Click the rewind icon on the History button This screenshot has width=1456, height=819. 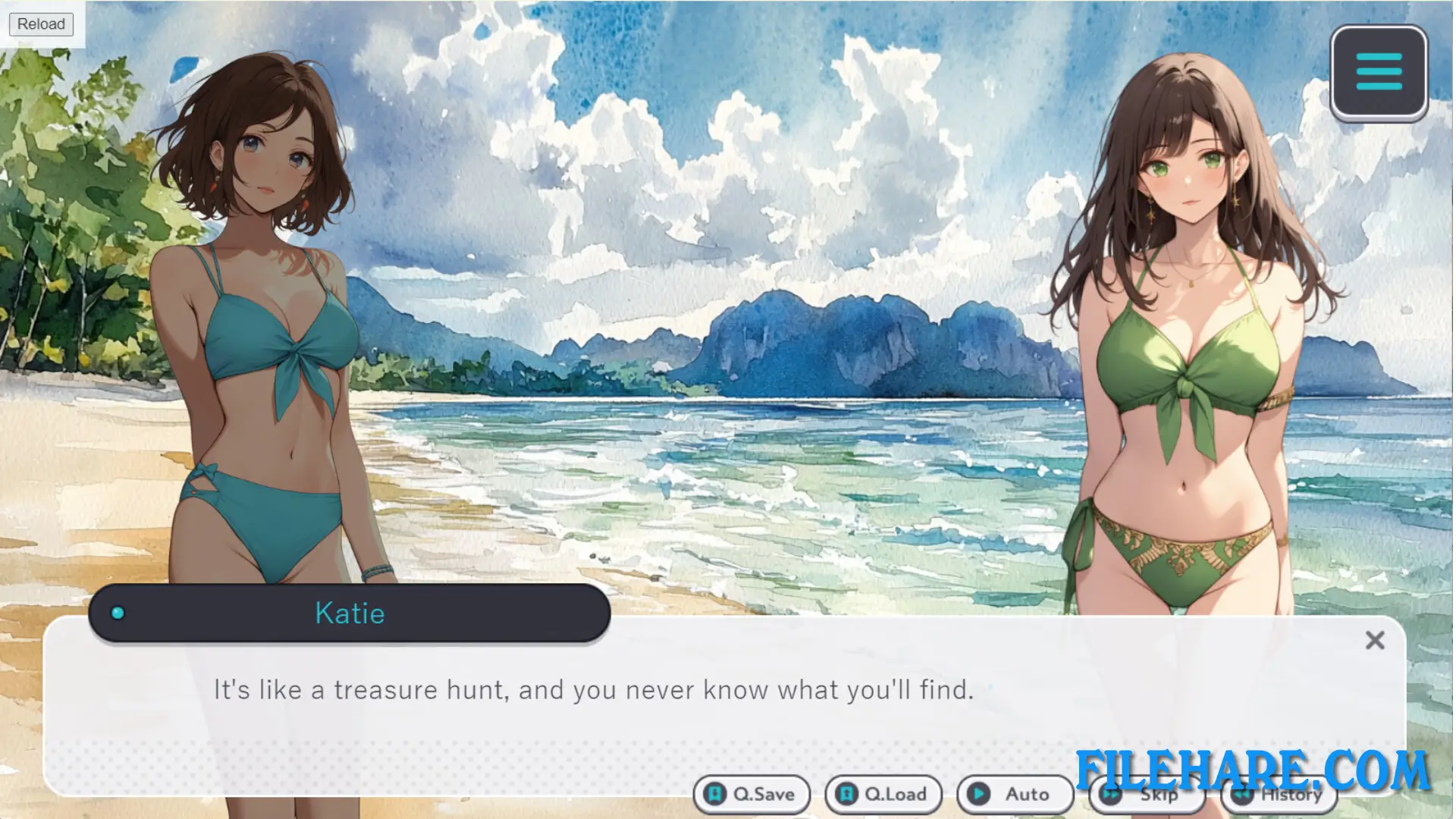click(1242, 795)
